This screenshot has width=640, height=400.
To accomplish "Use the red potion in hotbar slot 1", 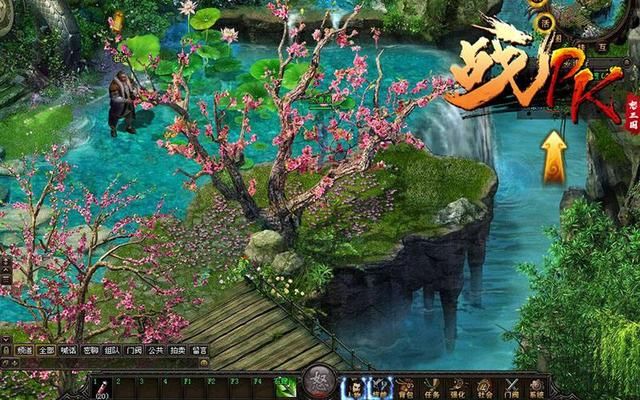I will [102, 387].
